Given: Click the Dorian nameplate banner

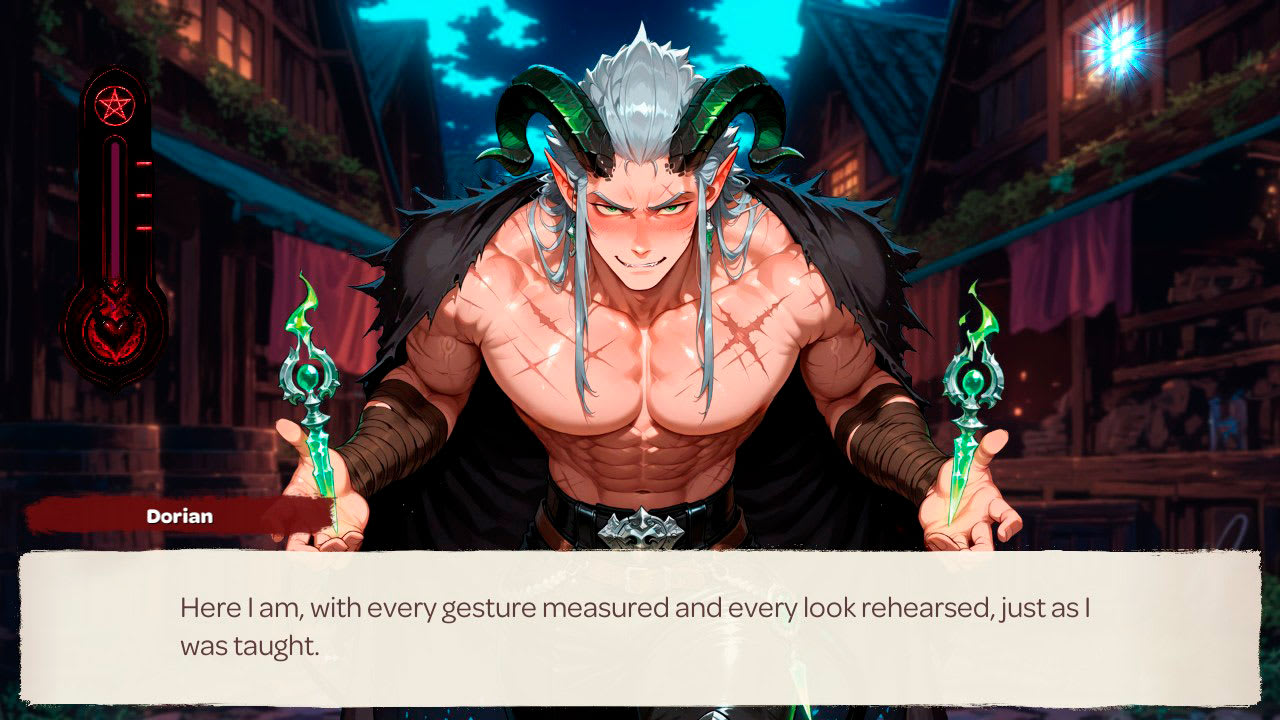Looking at the screenshot, I should (x=180, y=517).
